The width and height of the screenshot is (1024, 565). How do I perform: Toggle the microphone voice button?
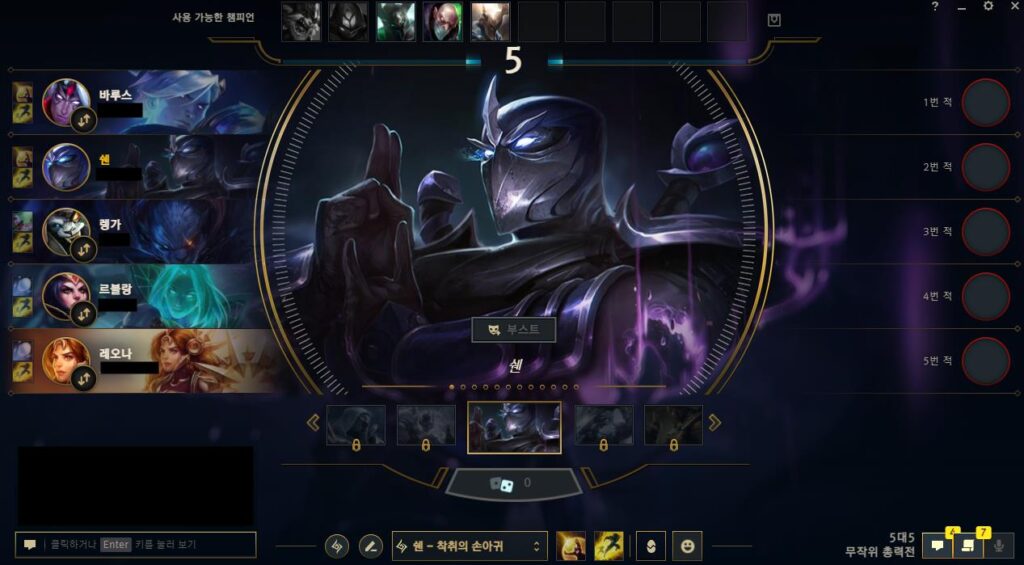coord(997,546)
